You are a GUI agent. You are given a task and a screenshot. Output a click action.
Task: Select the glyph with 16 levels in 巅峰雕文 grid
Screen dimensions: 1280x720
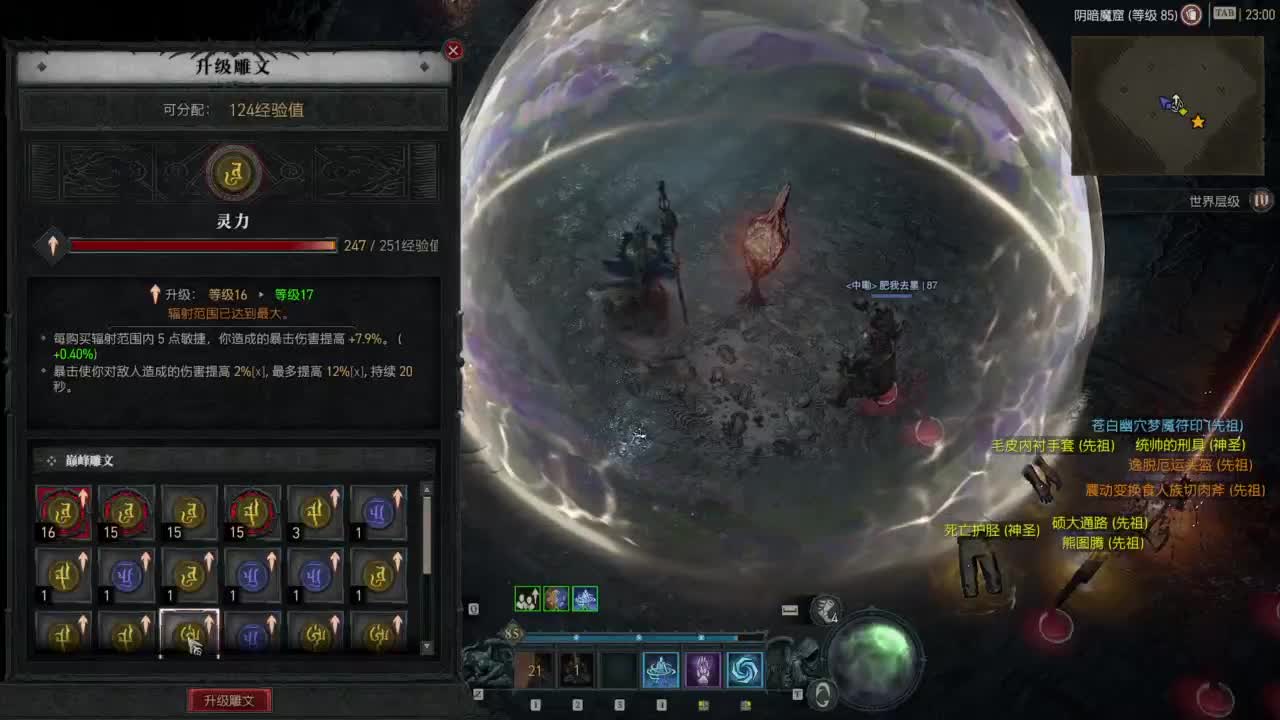[x=63, y=513]
